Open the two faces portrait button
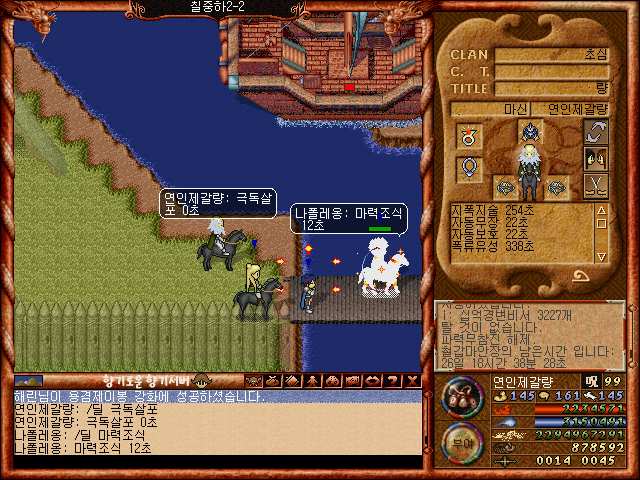 tap(595, 158)
